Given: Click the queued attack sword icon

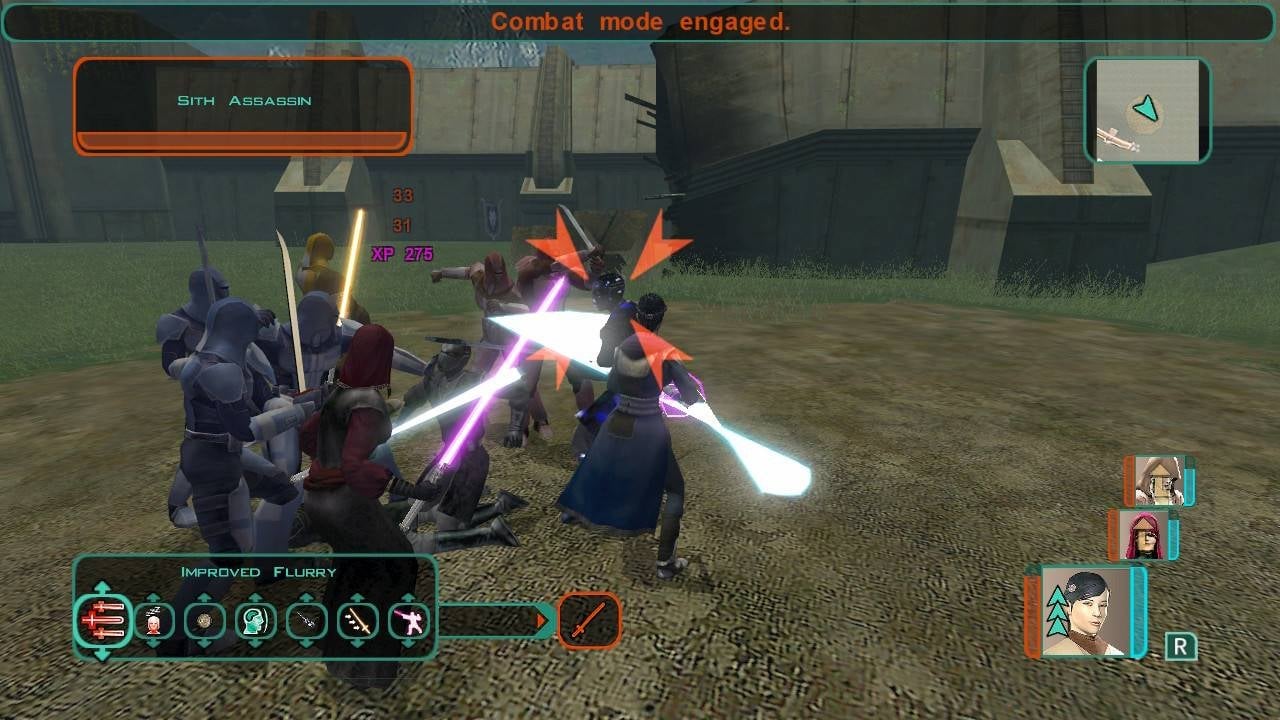Looking at the screenshot, I should [x=590, y=620].
